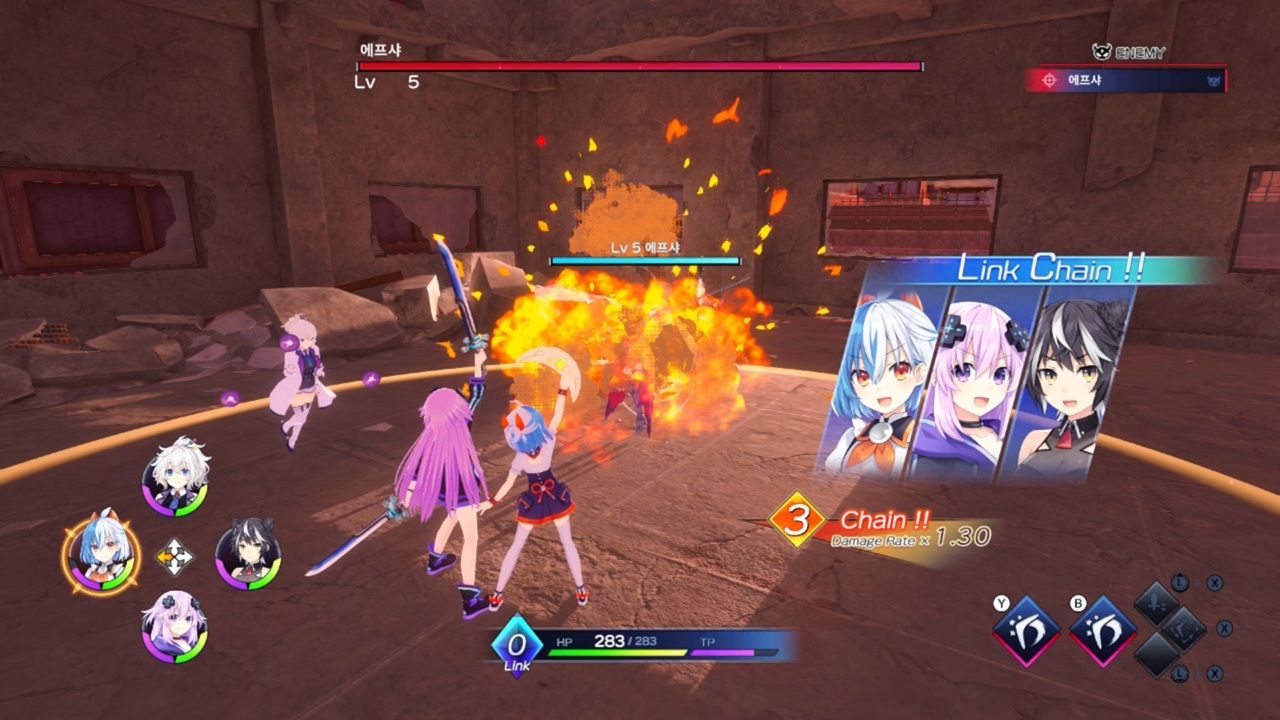
Task: Activate the skill icon labeled Y
Action: click(x=1026, y=630)
